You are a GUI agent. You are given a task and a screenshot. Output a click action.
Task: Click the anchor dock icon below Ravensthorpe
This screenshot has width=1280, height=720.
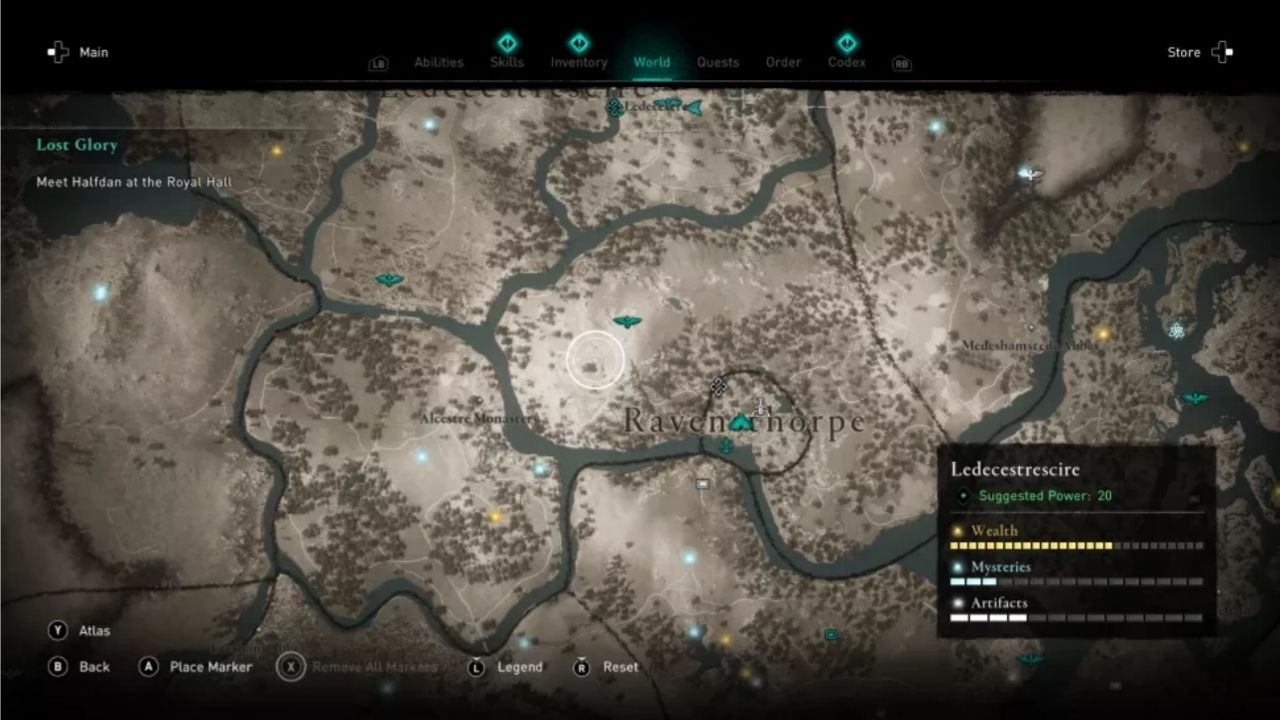[726, 446]
